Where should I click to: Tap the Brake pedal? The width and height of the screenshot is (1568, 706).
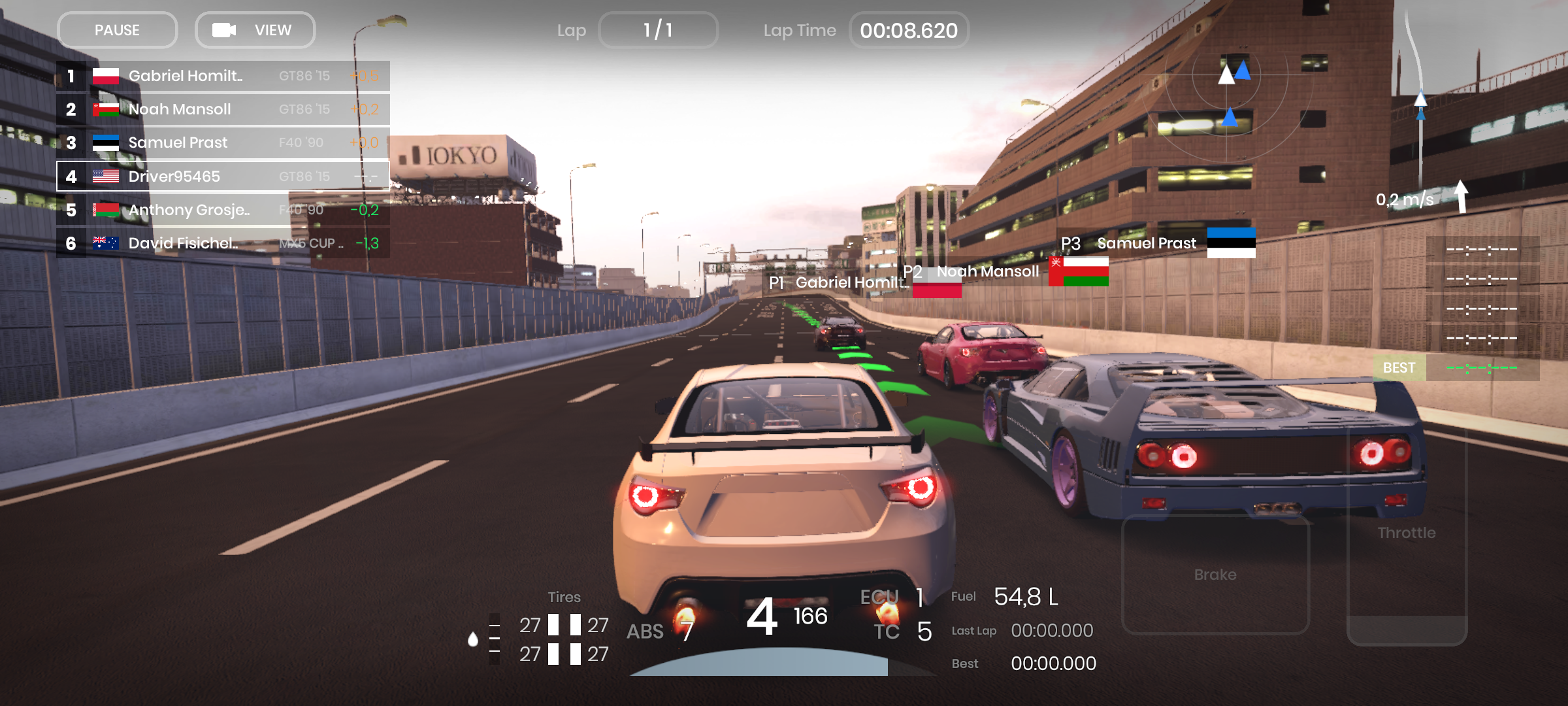(1215, 574)
